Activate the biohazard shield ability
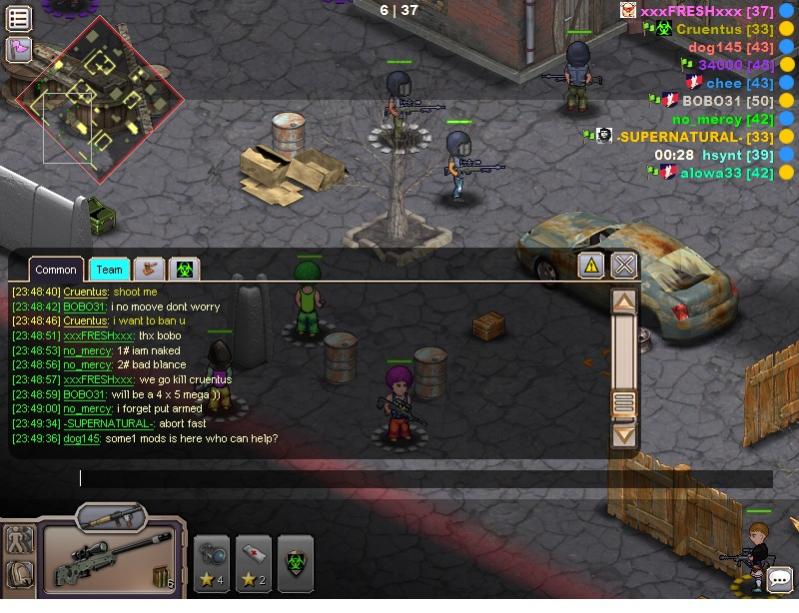Screen dimensions: 799x613 pos(295,563)
